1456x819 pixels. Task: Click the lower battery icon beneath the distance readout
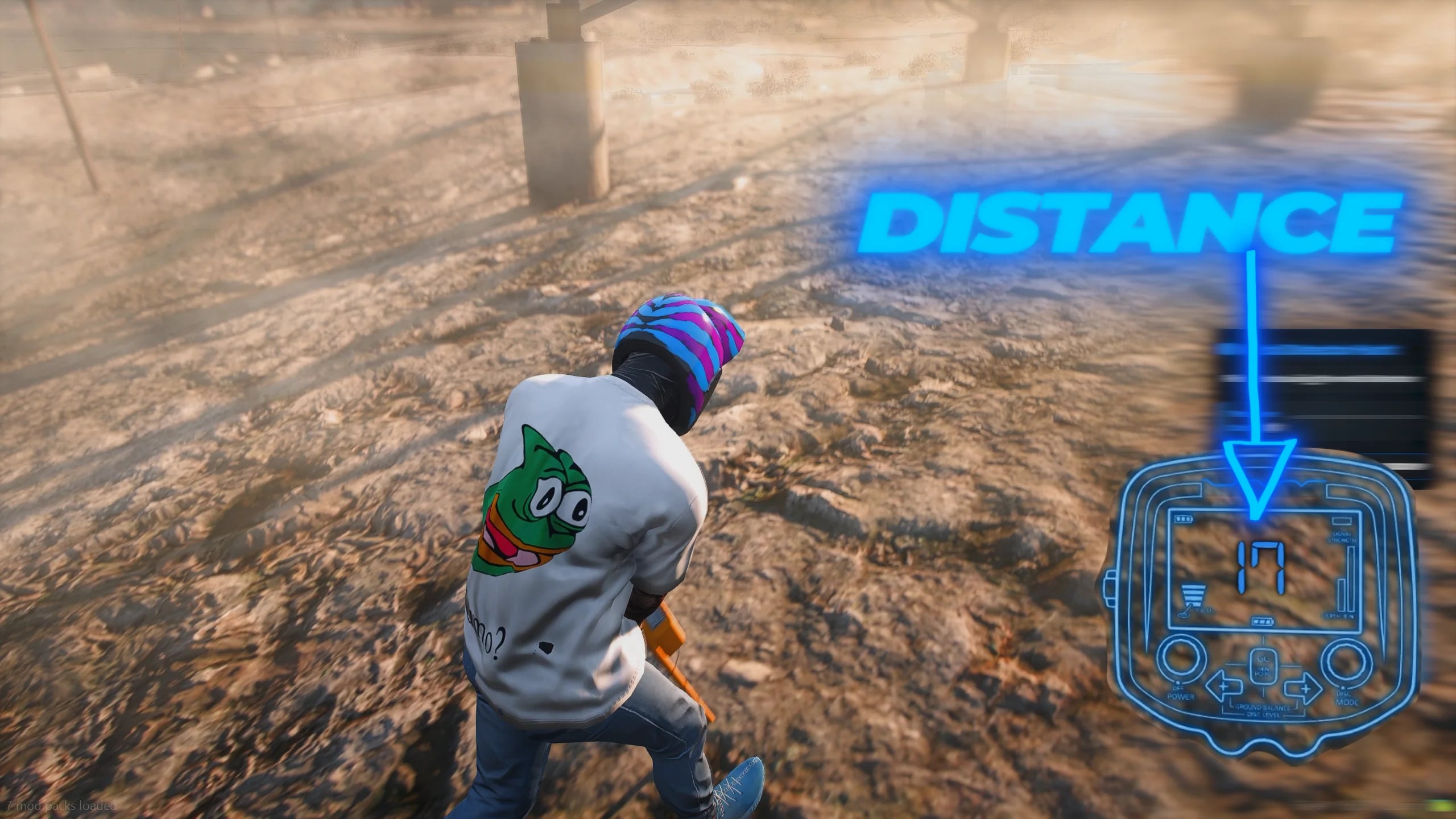tap(1263, 621)
